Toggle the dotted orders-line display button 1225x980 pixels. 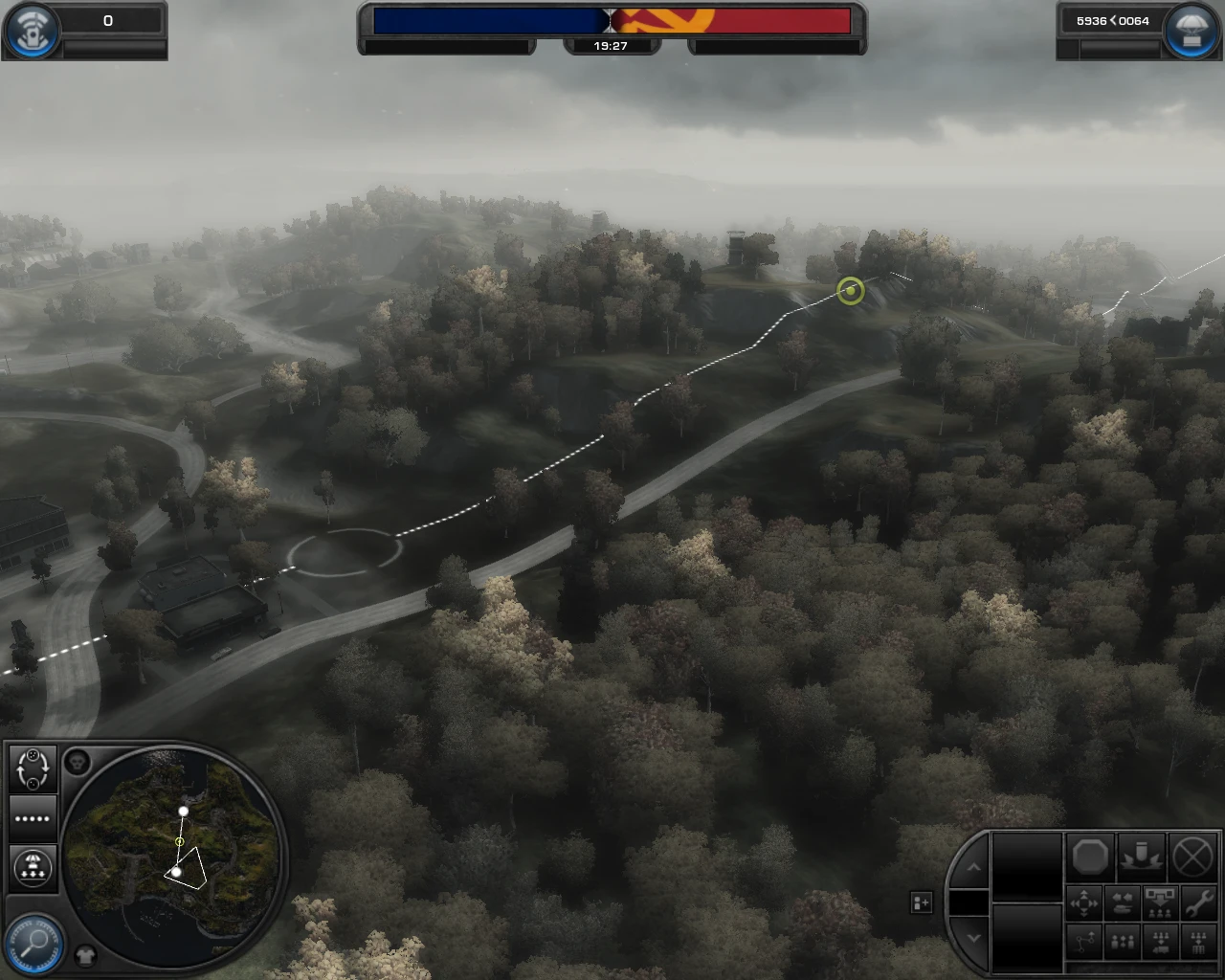tap(33, 818)
